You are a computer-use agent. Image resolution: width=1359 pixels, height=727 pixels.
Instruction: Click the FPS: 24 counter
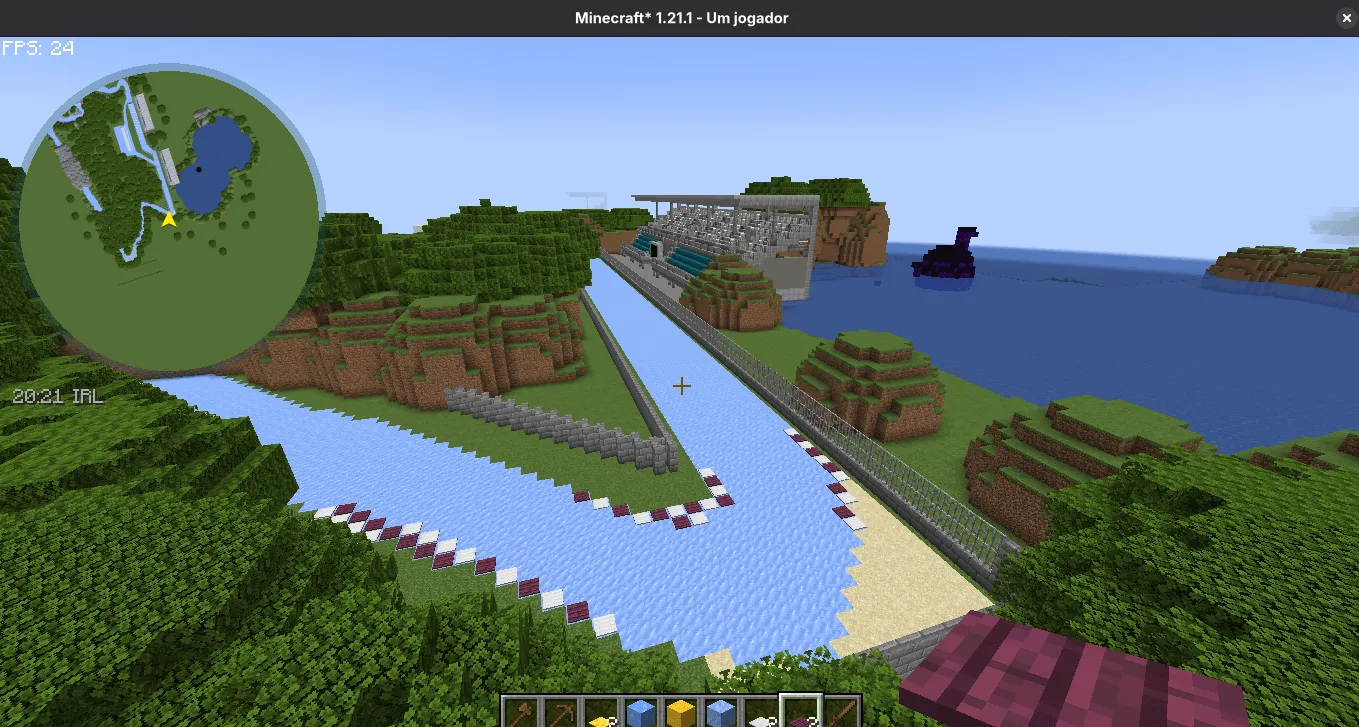37,47
